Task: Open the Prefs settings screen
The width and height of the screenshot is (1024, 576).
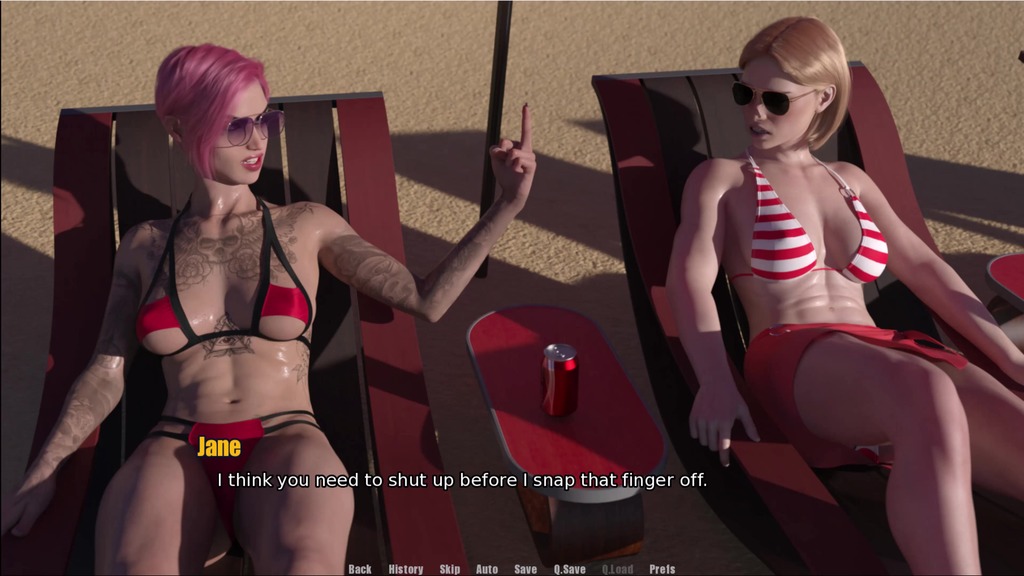Action: [x=662, y=569]
